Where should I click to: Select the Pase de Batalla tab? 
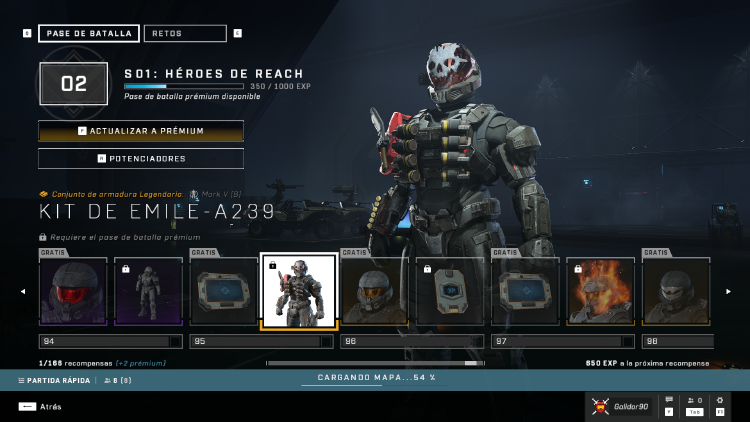89,33
